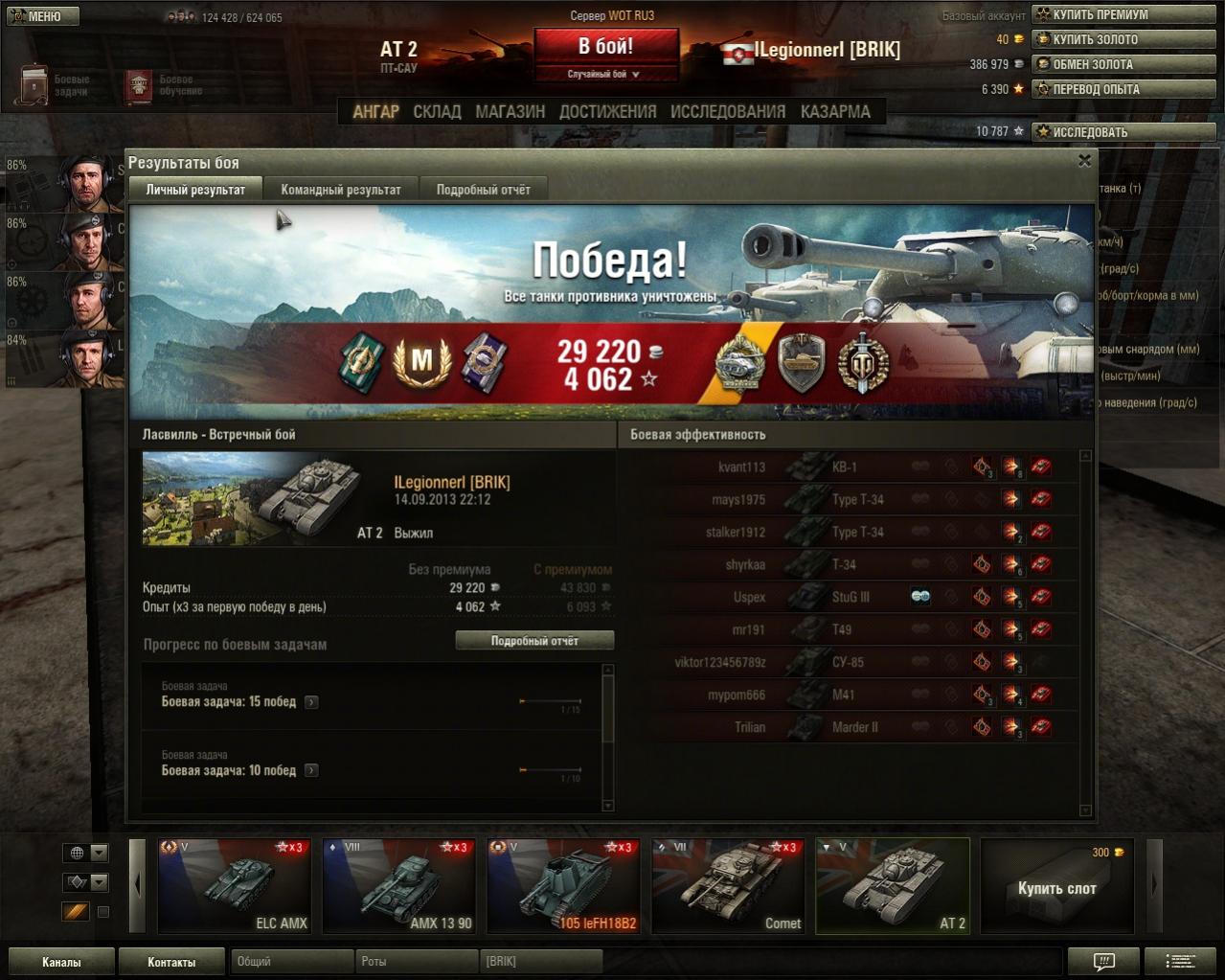The height and width of the screenshot is (980, 1225).
Task: Select the ELC AMX tank in carousel
Action: pyautogui.click(x=235, y=886)
